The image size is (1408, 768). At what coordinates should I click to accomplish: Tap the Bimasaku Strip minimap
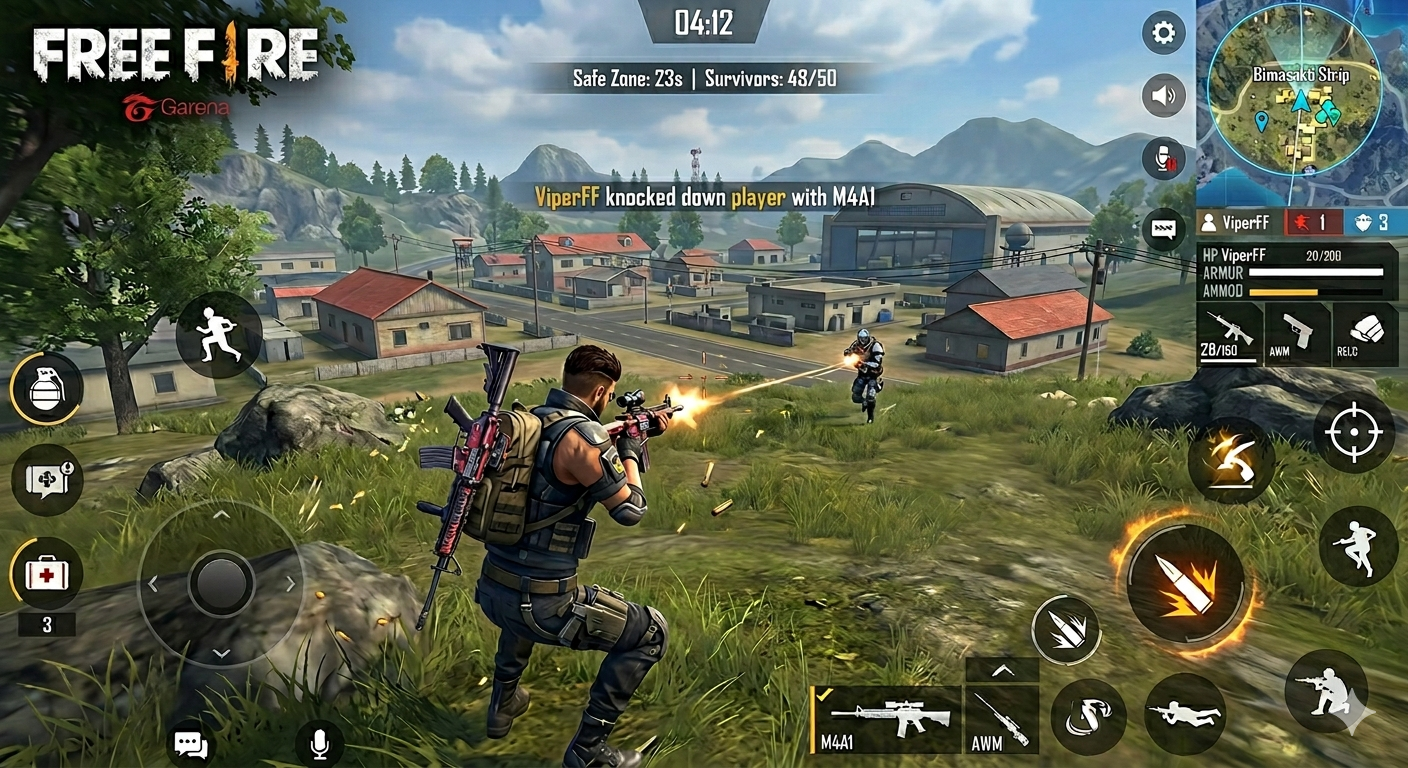tap(1300, 100)
